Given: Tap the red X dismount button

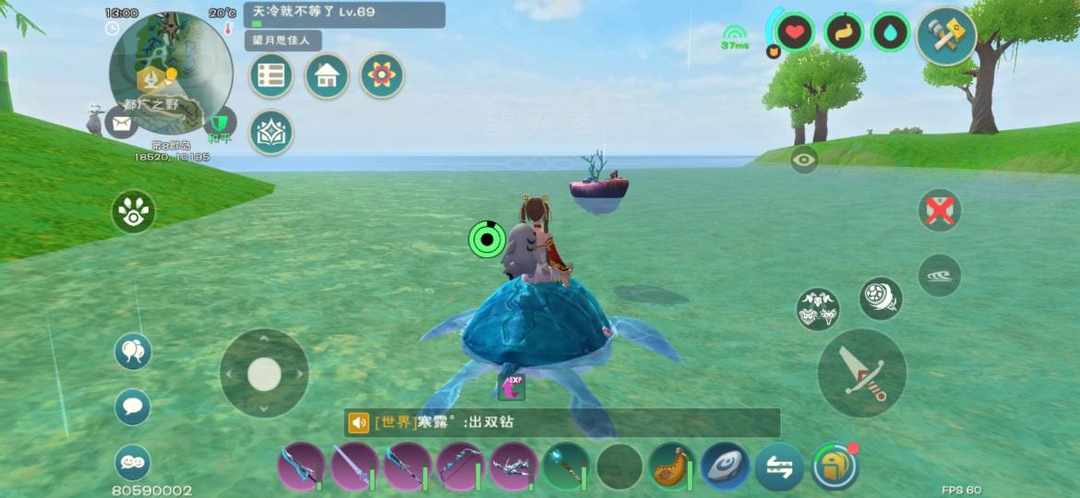Looking at the screenshot, I should pos(940,210).
